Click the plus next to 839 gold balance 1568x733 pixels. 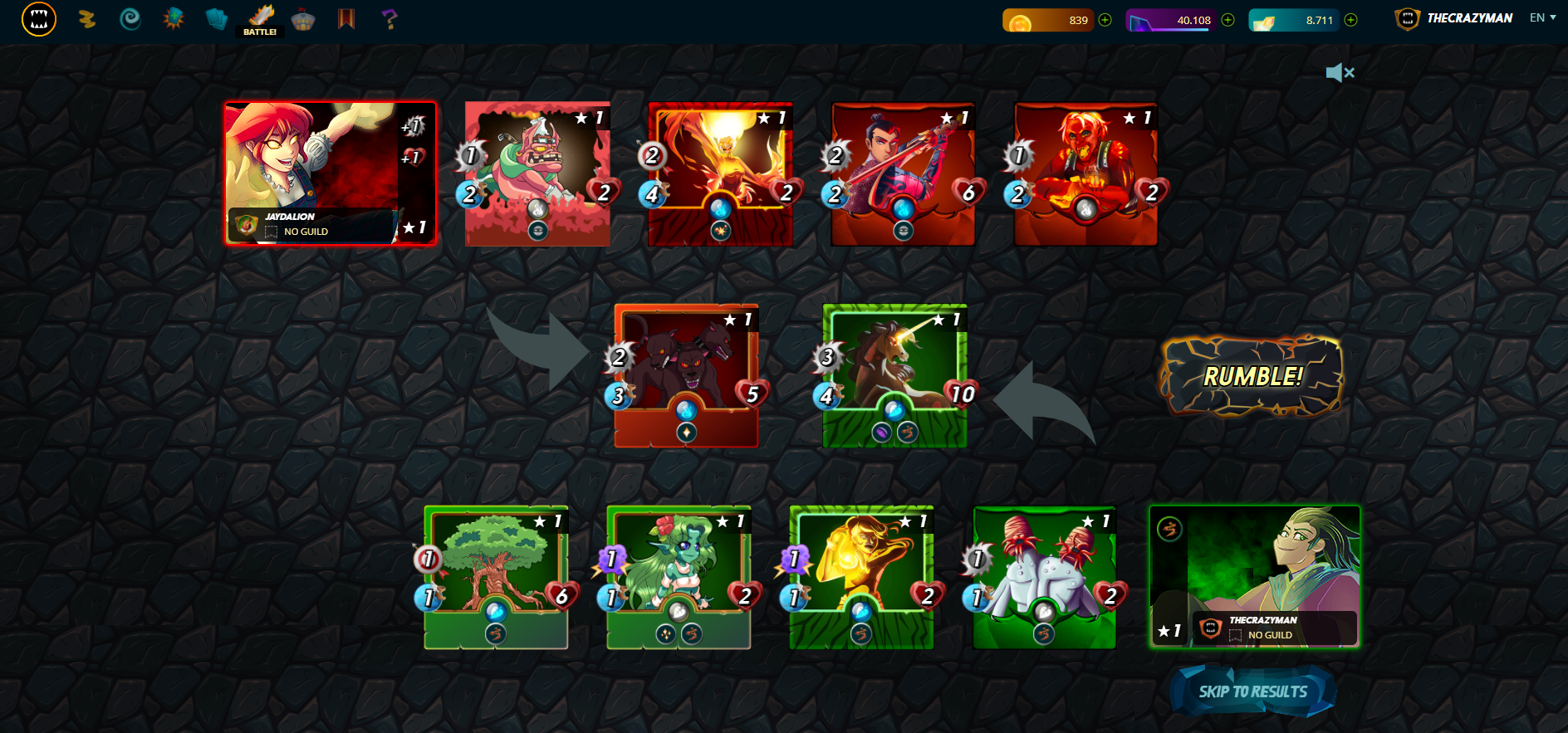tap(1105, 18)
